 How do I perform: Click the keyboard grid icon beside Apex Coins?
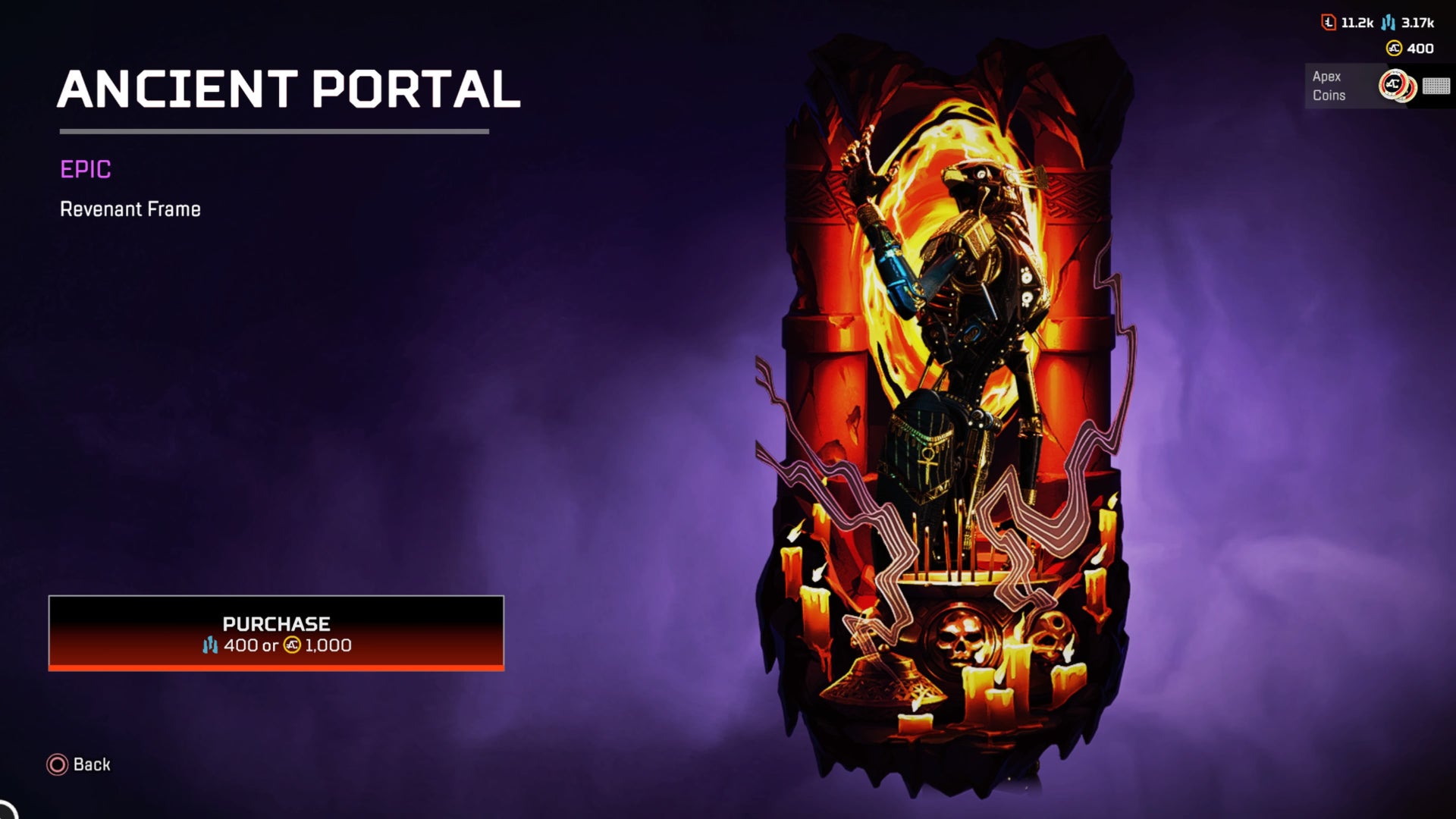point(1435,87)
